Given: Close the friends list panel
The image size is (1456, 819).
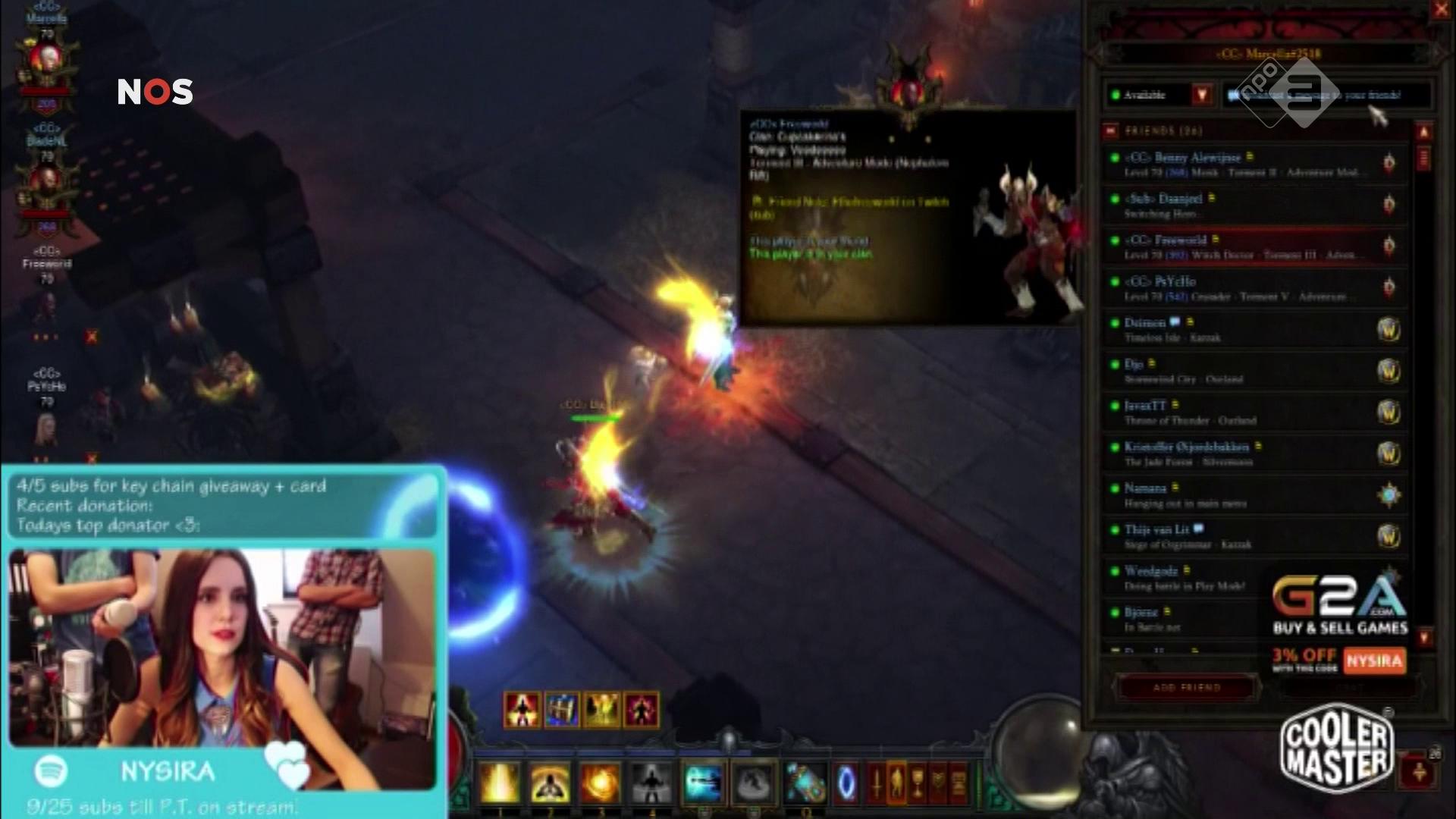Looking at the screenshot, I should (x=1440, y=10).
